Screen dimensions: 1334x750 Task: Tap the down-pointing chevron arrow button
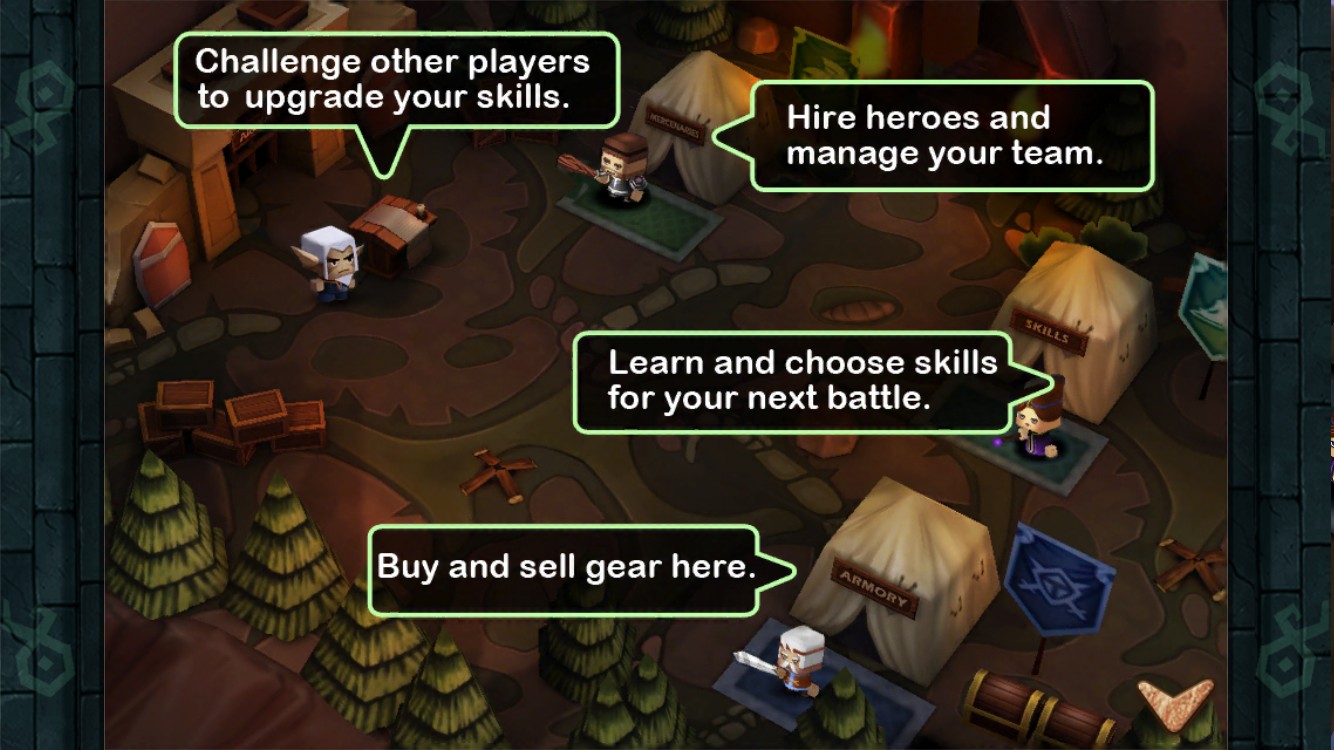(x=1175, y=701)
